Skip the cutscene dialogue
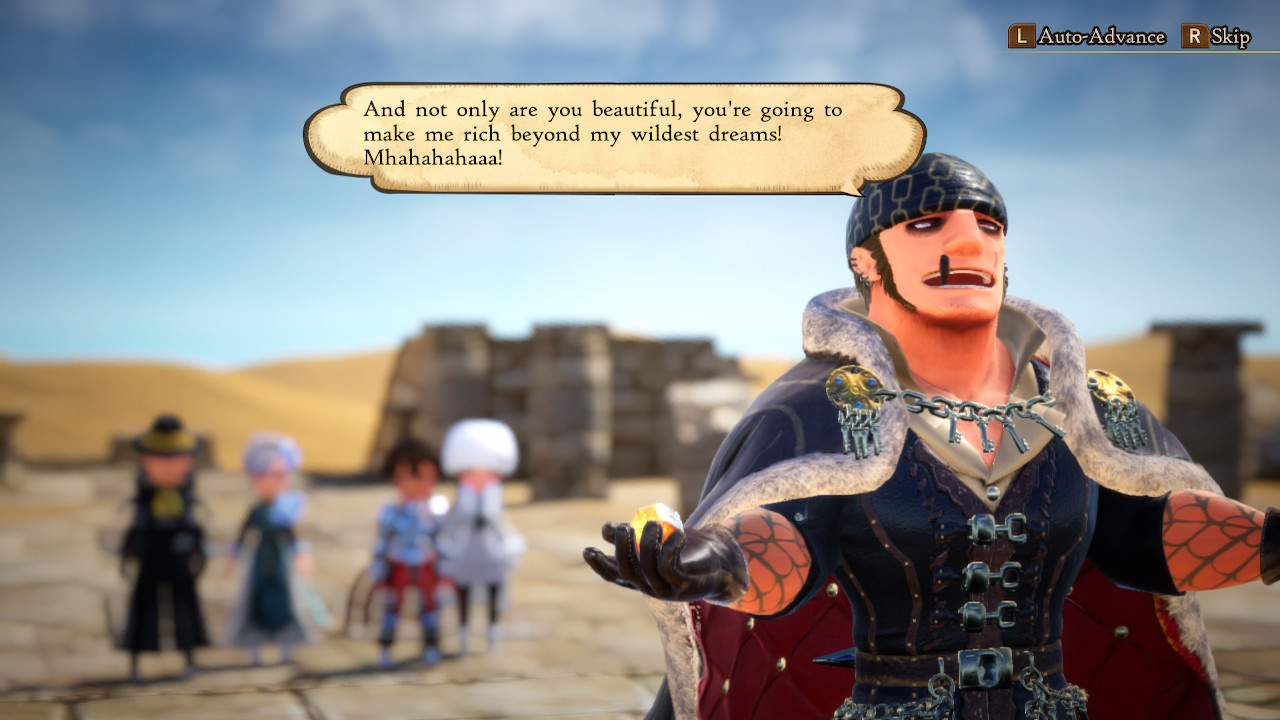The height and width of the screenshot is (720, 1280). (1217, 37)
